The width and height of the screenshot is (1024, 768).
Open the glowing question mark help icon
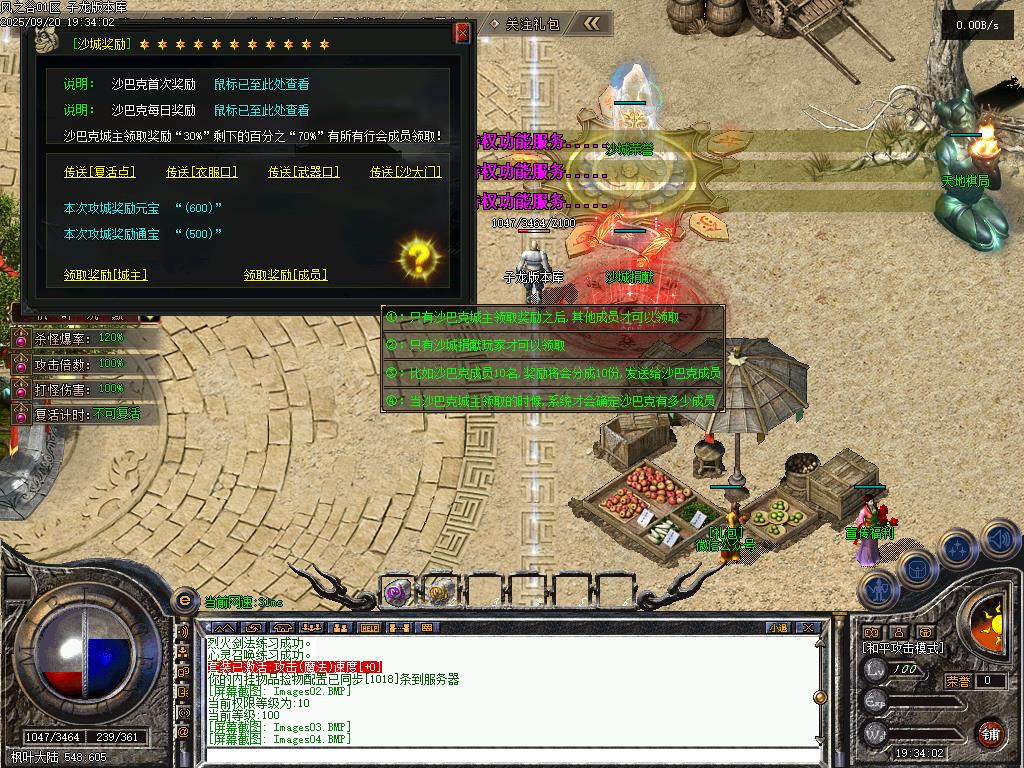[420, 258]
